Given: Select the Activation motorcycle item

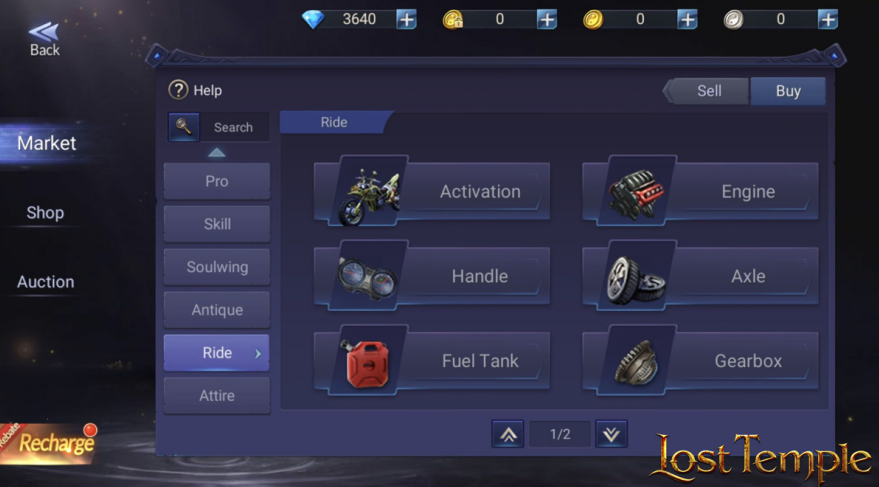Looking at the screenshot, I should pos(432,191).
